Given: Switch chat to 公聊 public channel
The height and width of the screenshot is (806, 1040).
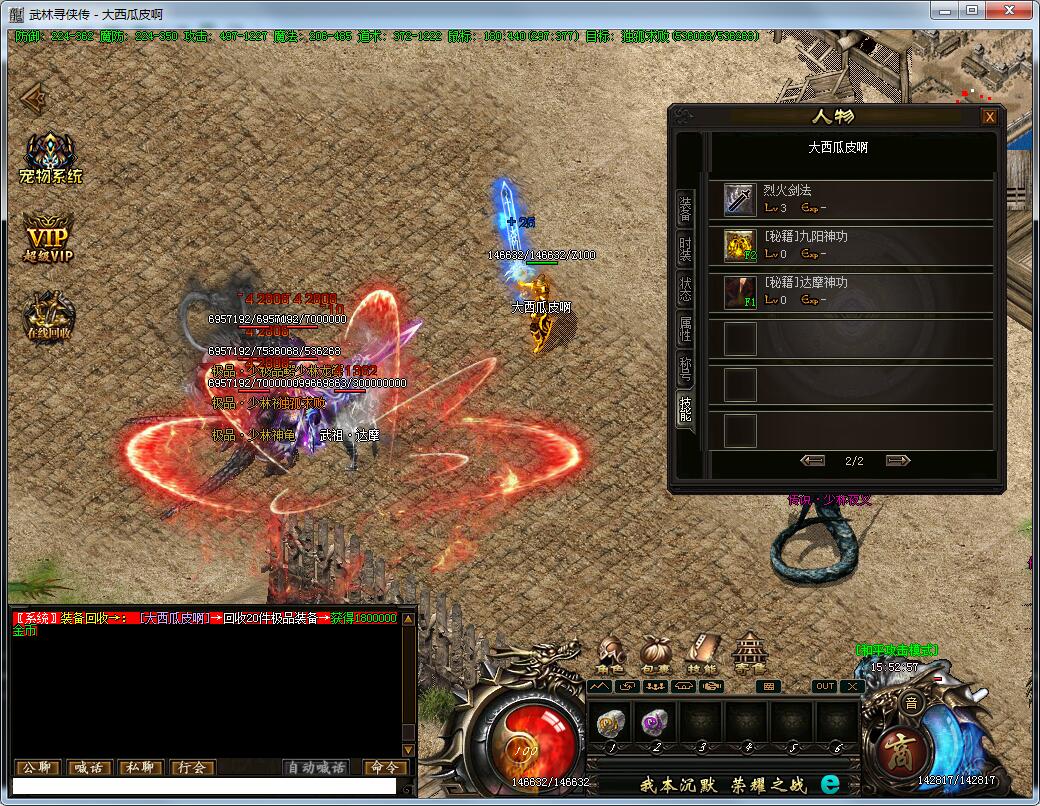Looking at the screenshot, I should 37,768.
